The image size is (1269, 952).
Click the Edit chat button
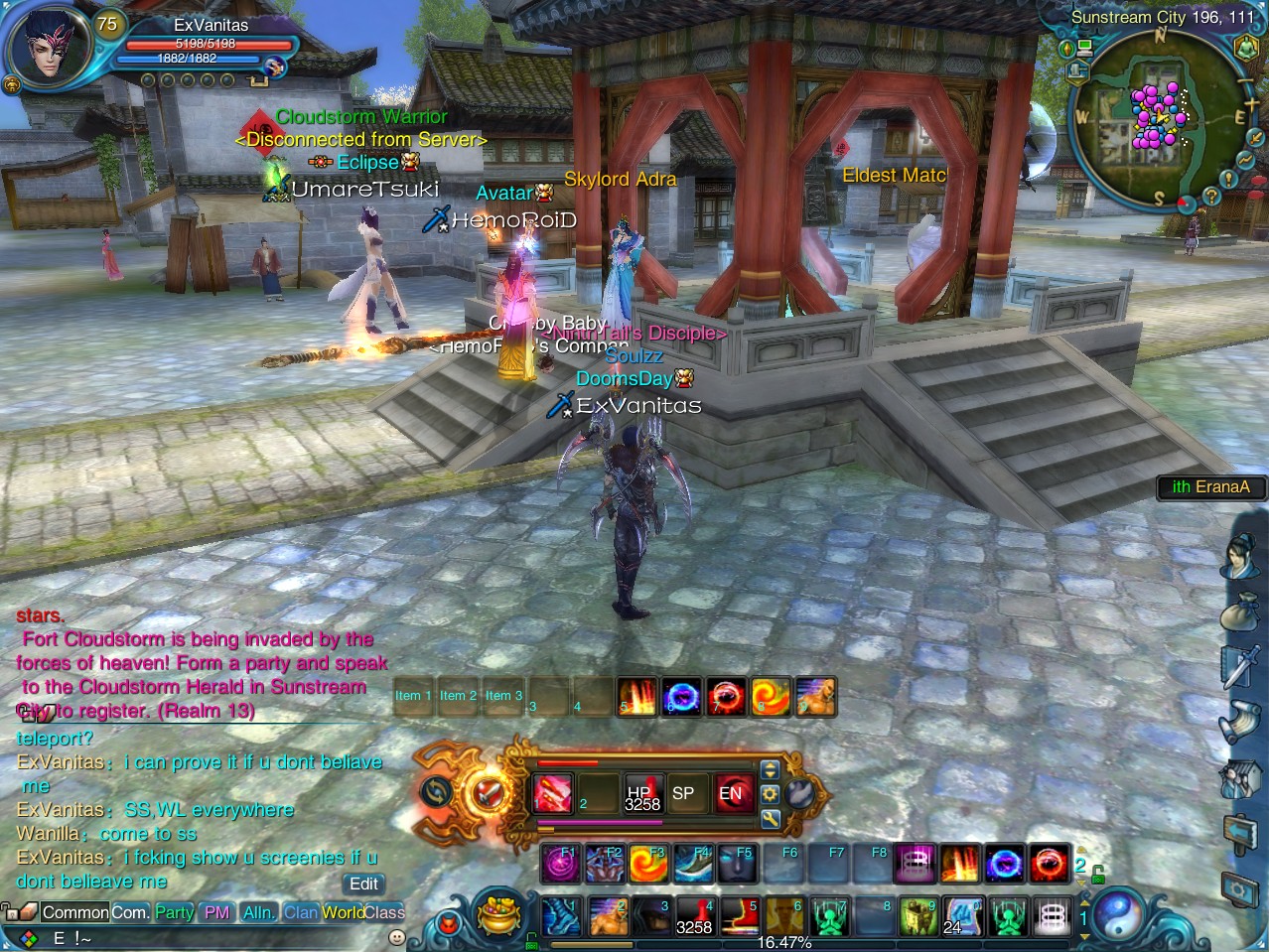(x=363, y=884)
